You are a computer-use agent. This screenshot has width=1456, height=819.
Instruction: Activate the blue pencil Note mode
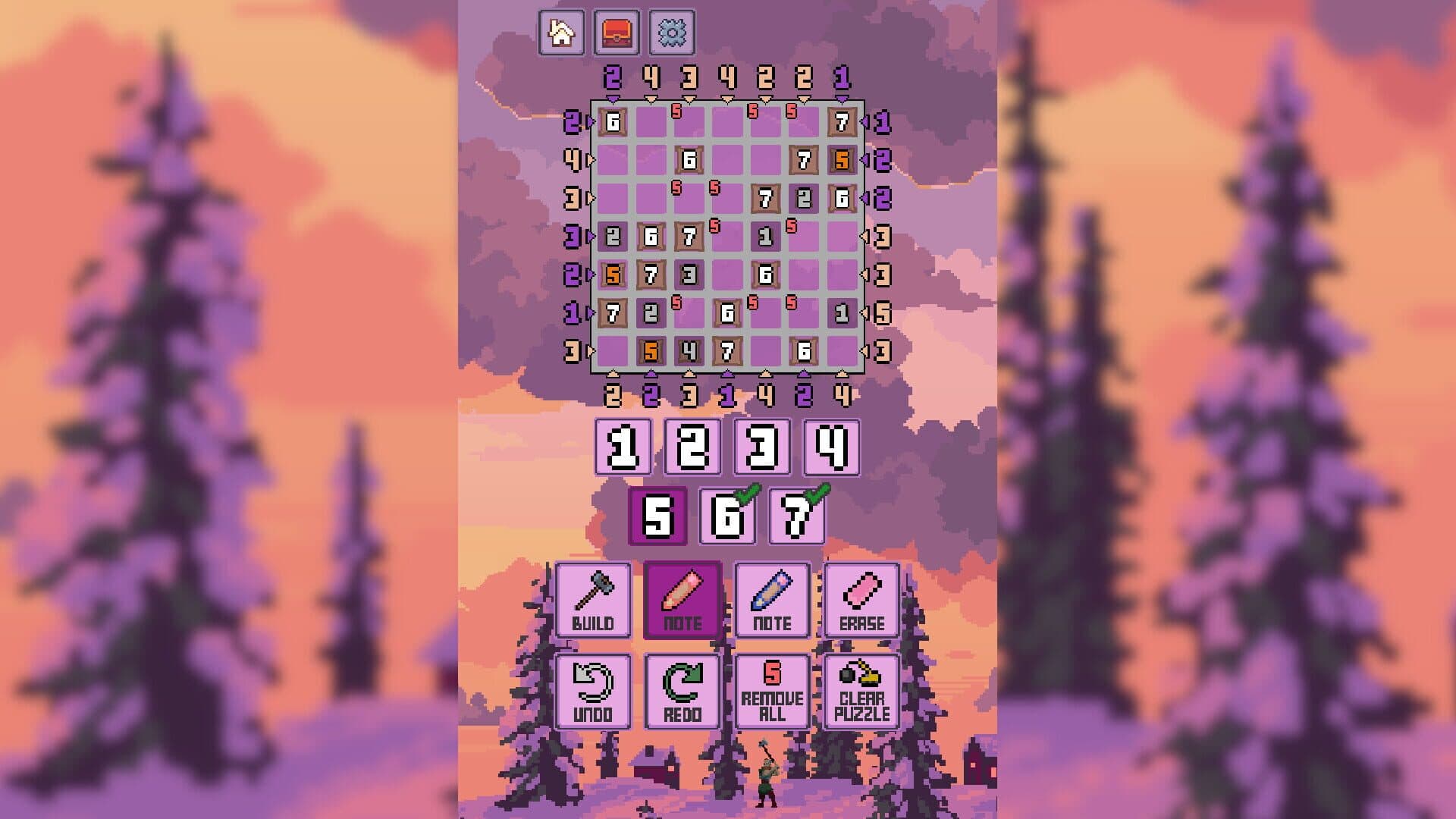772,601
